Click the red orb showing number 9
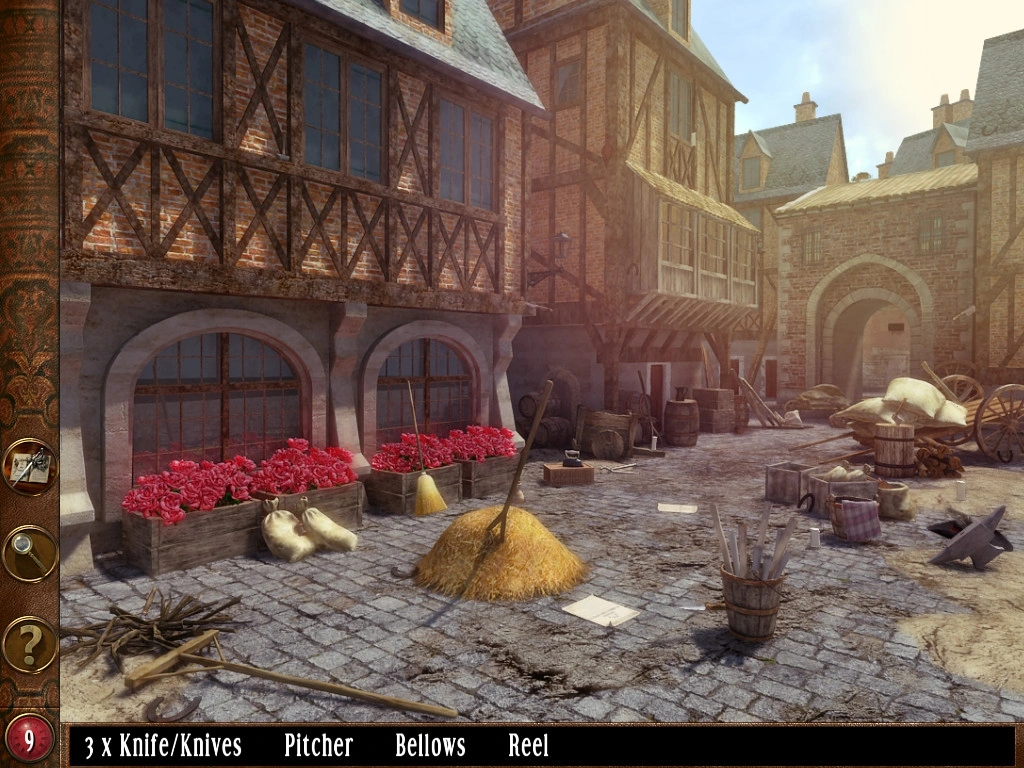Viewport: 1024px width, 768px height. coord(29,739)
